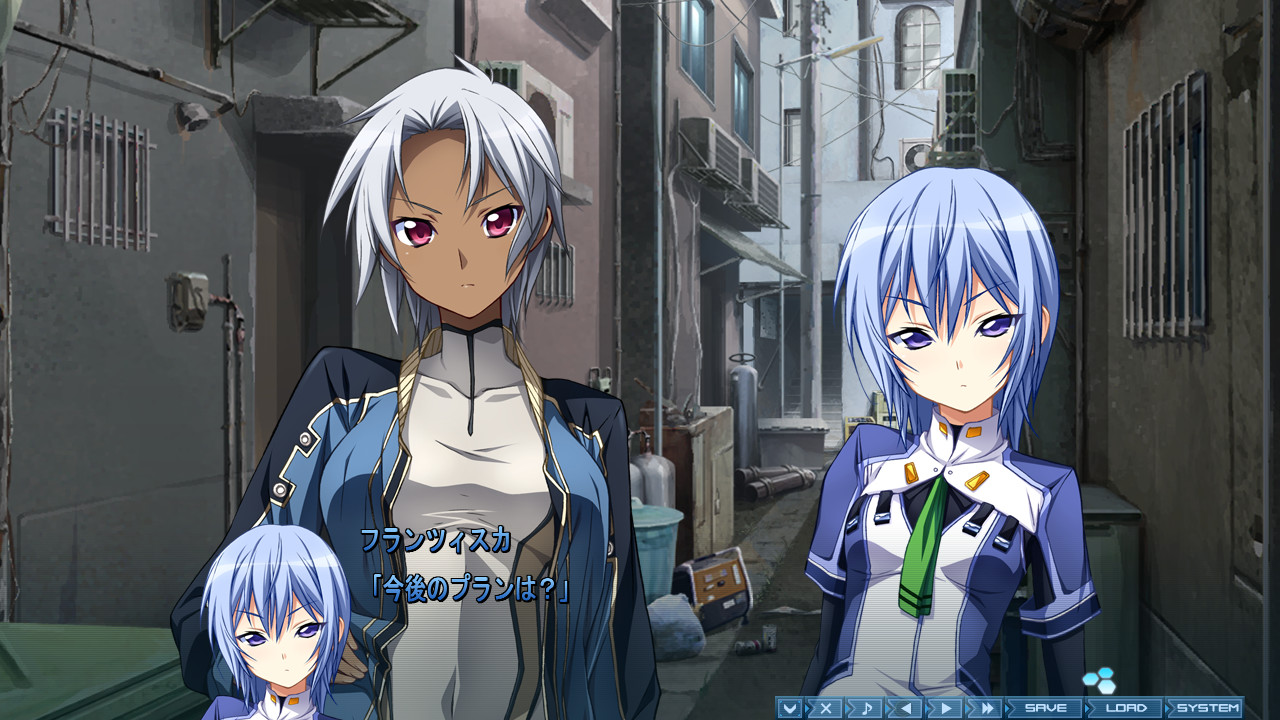This screenshot has width=1280, height=720.
Task: Enable skip mode with the double triangle icon
Action: [987, 707]
